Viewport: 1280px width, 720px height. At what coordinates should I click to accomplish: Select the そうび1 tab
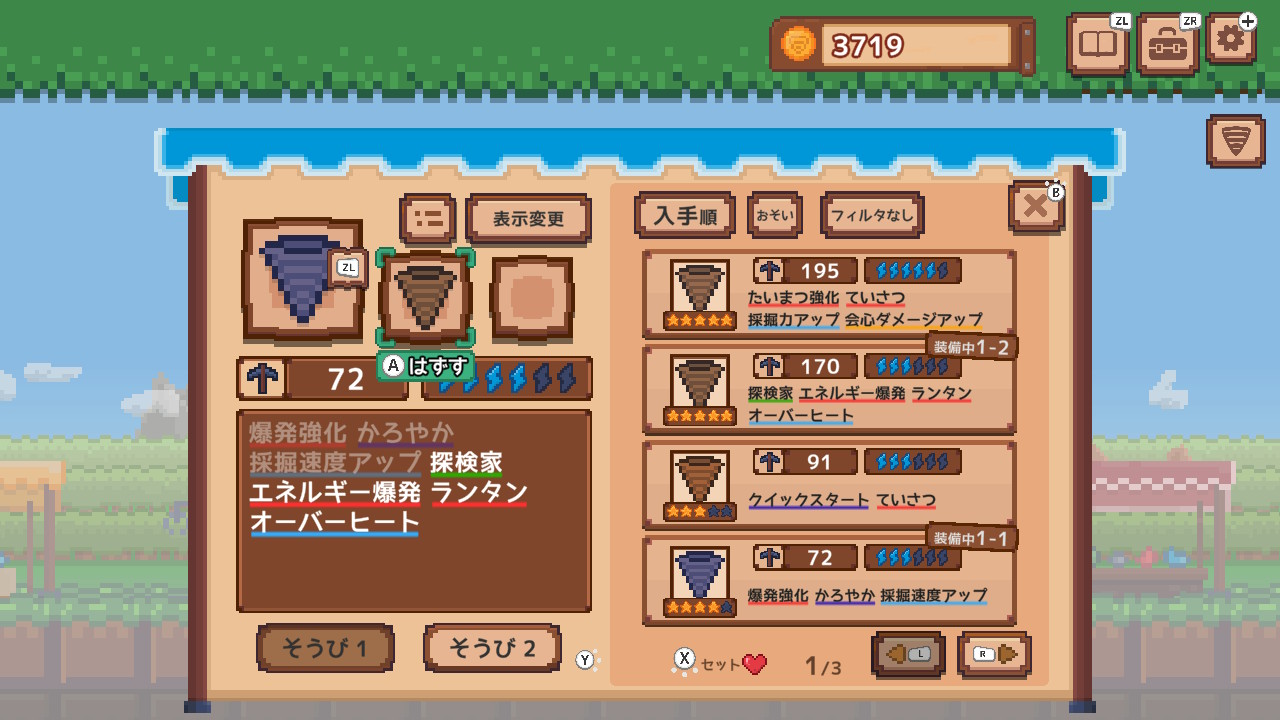[325, 648]
